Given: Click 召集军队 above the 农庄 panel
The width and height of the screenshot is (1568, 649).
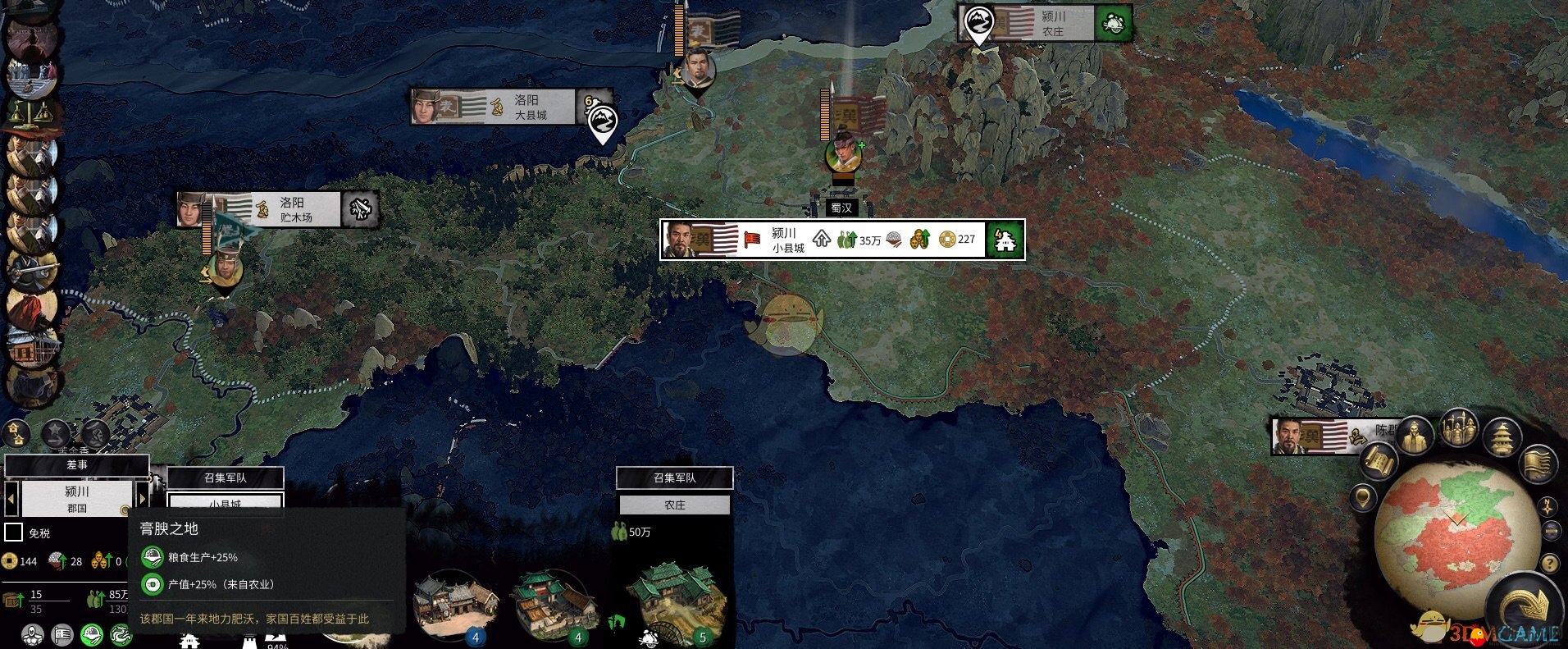Looking at the screenshot, I should click(674, 478).
